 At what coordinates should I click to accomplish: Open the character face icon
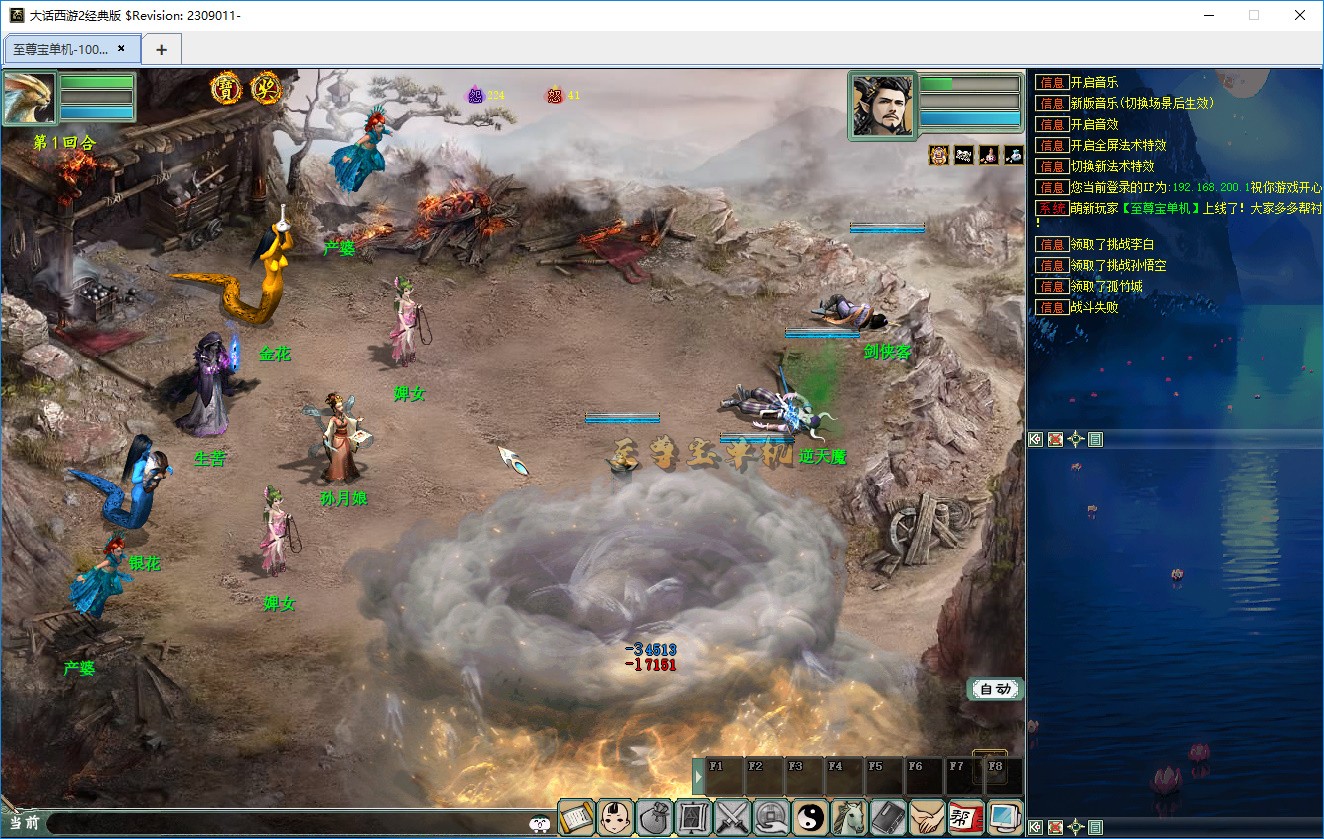(x=615, y=818)
